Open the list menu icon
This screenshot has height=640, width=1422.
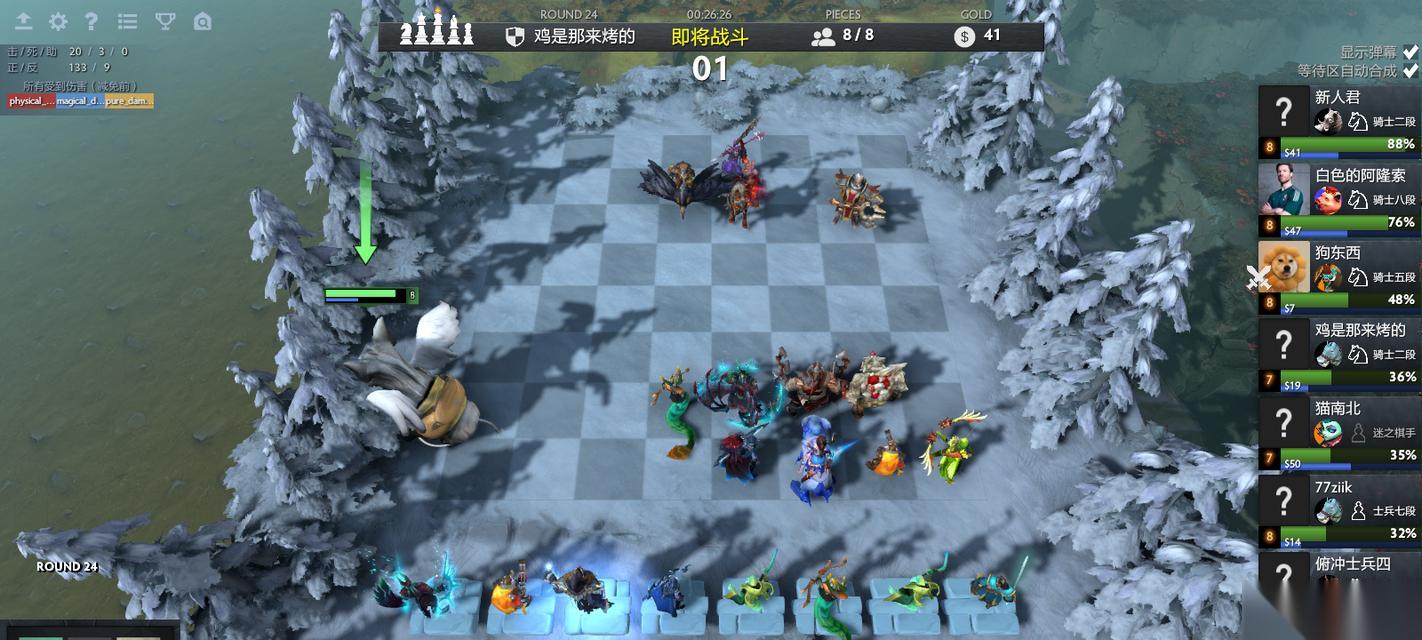pyautogui.click(x=127, y=21)
